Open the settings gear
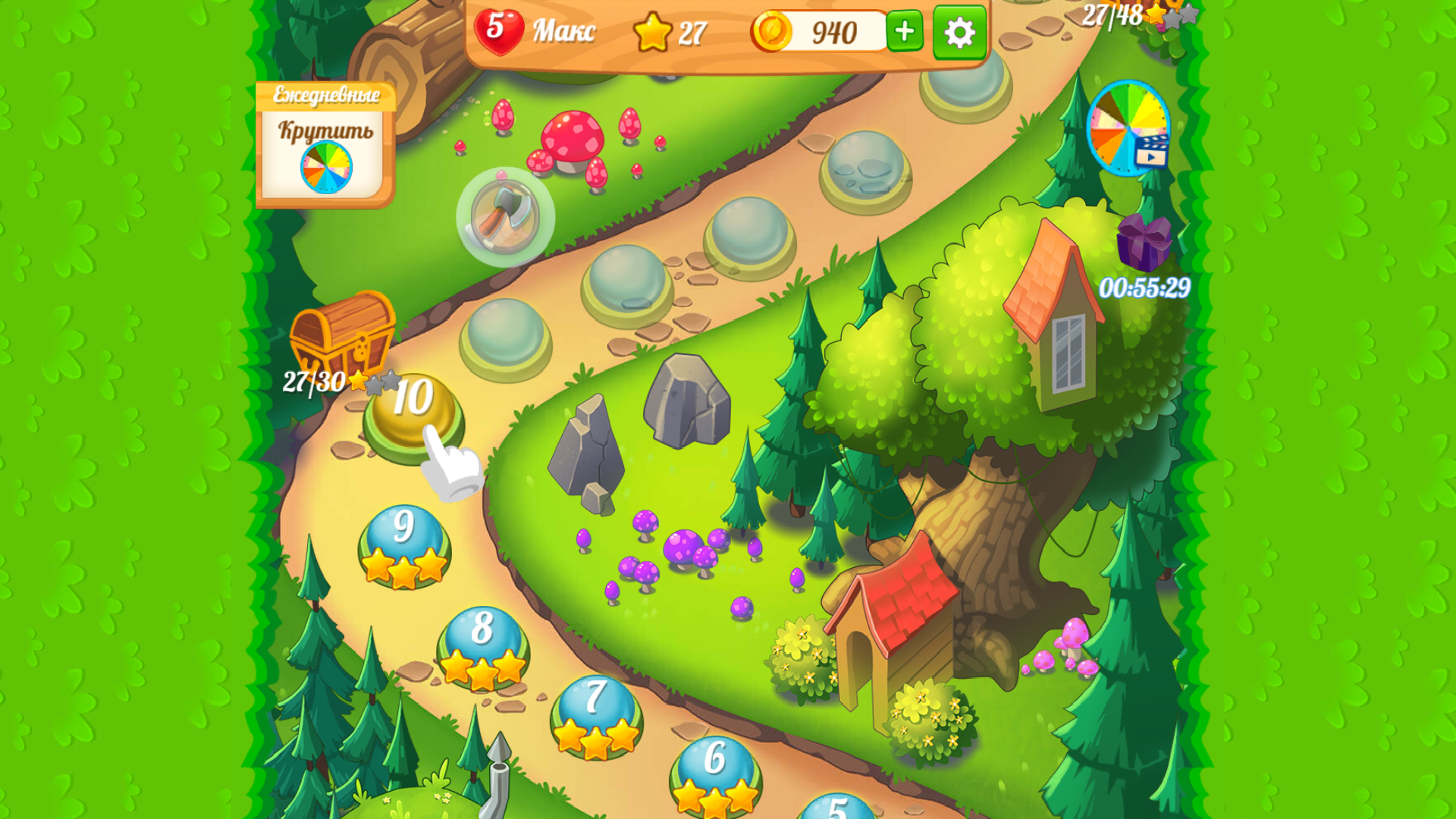This screenshot has width=1456, height=819. pos(959,33)
